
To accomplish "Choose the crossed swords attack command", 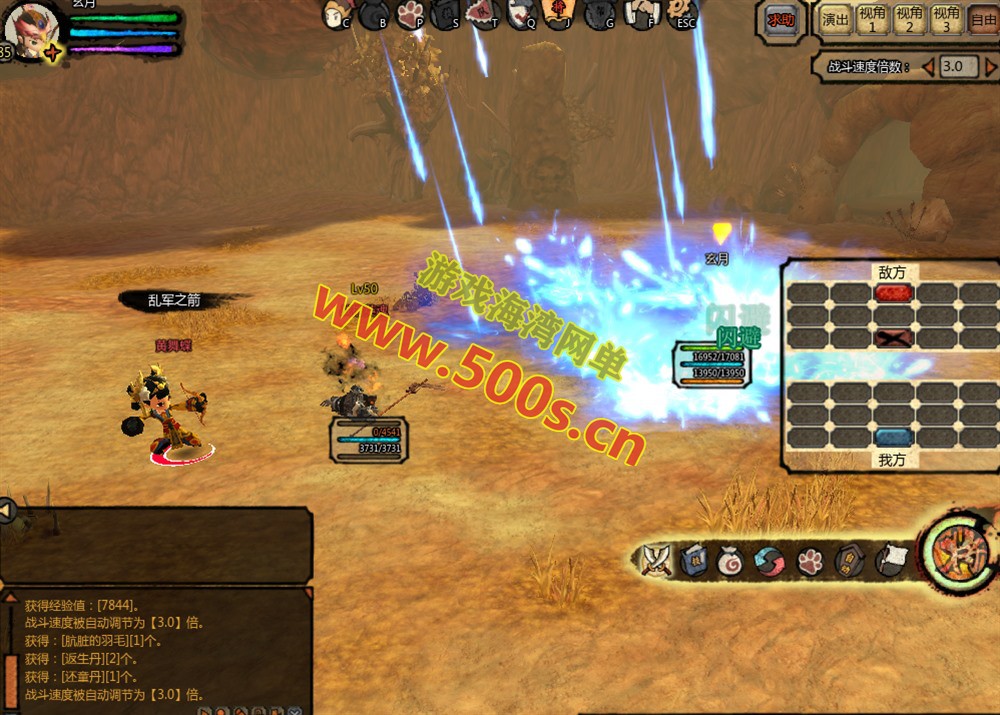I will (657, 560).
